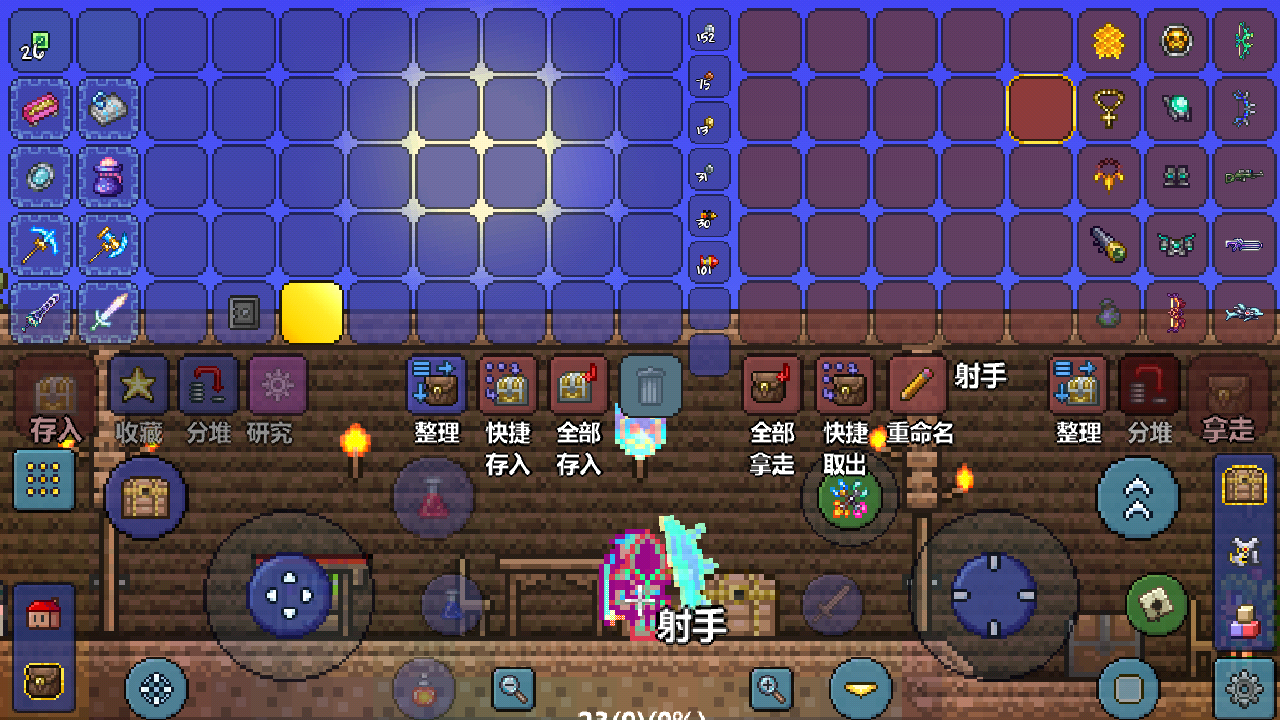Choose the pink sofa inventory item
1280x720 pixels.
[40, 108]
